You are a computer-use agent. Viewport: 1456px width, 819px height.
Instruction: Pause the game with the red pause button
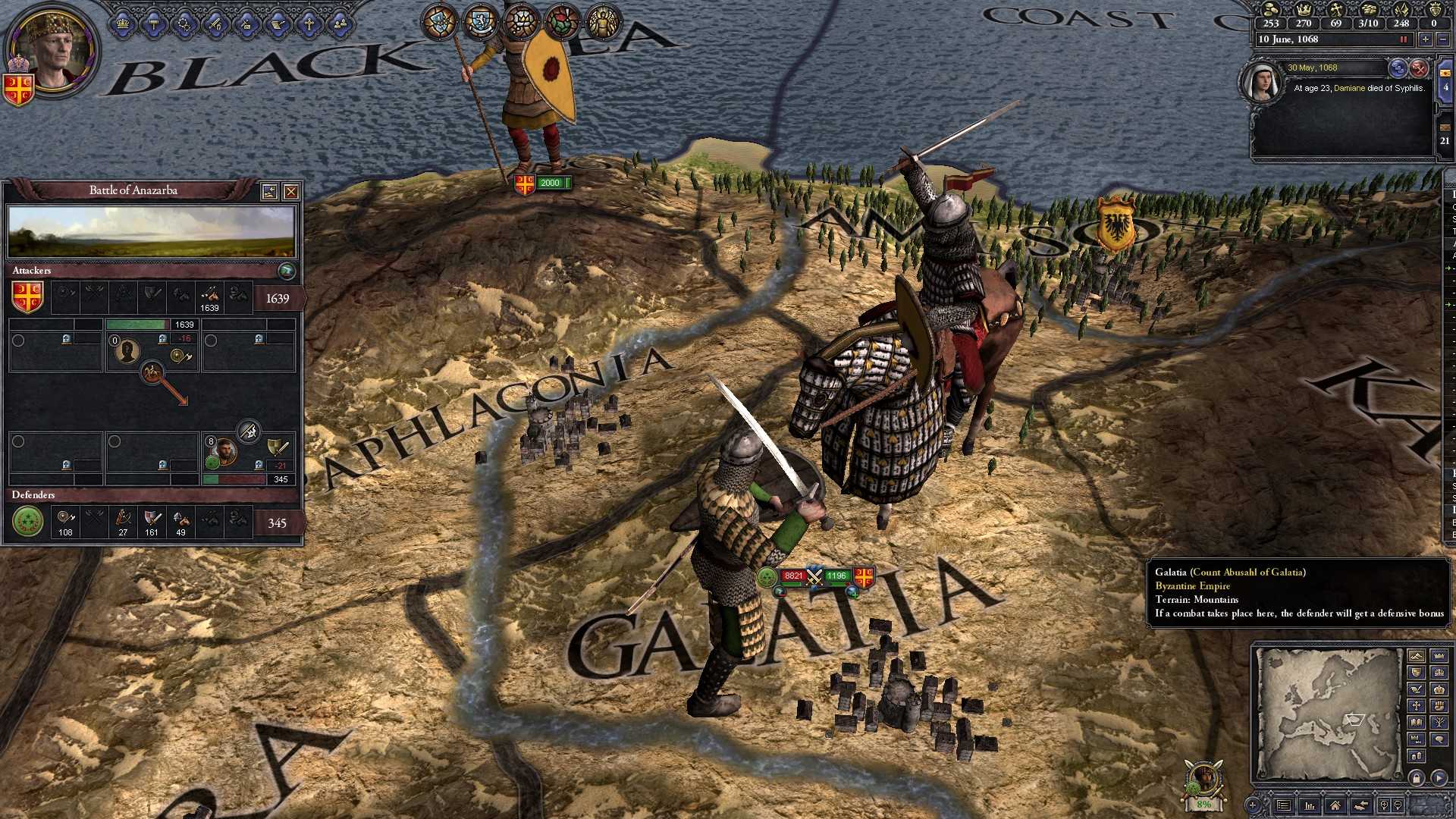click(x=1402, y=39)
